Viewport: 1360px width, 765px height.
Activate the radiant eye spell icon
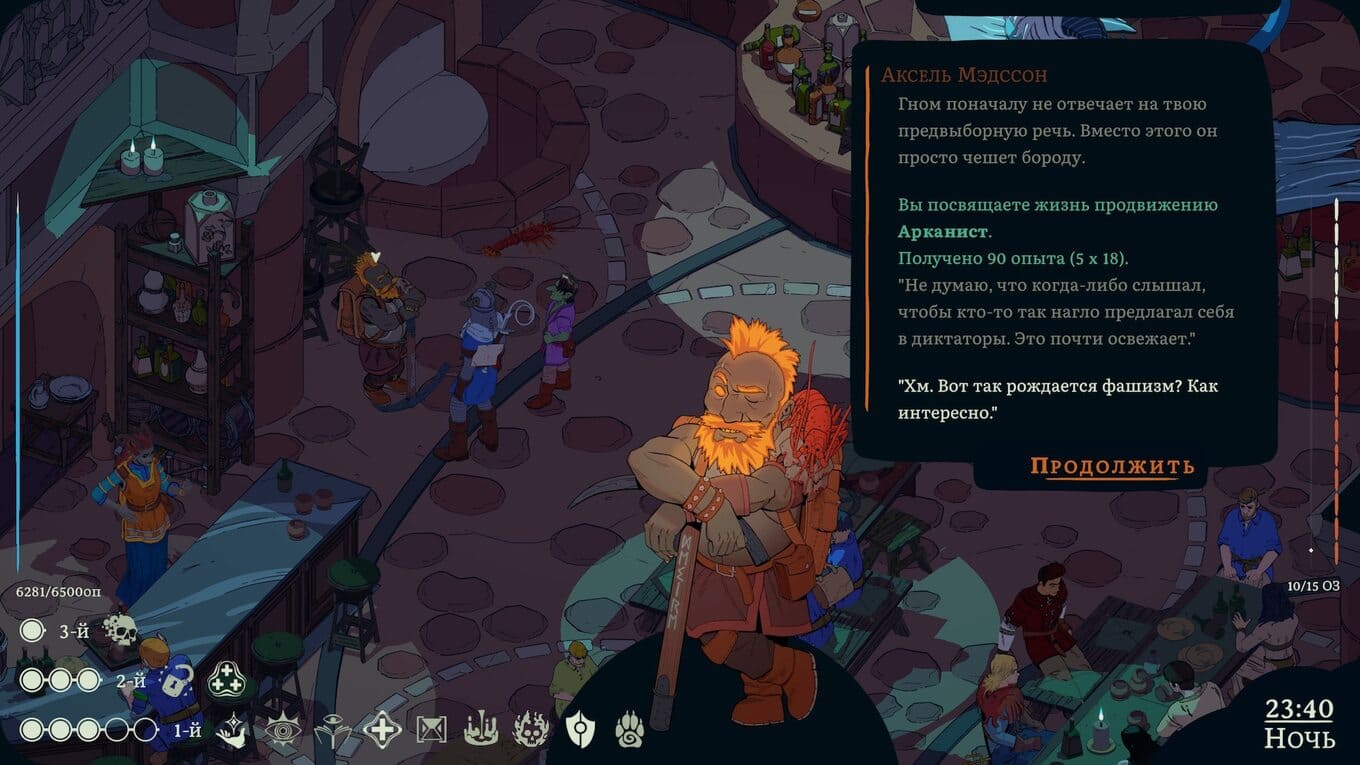point(283,731)
